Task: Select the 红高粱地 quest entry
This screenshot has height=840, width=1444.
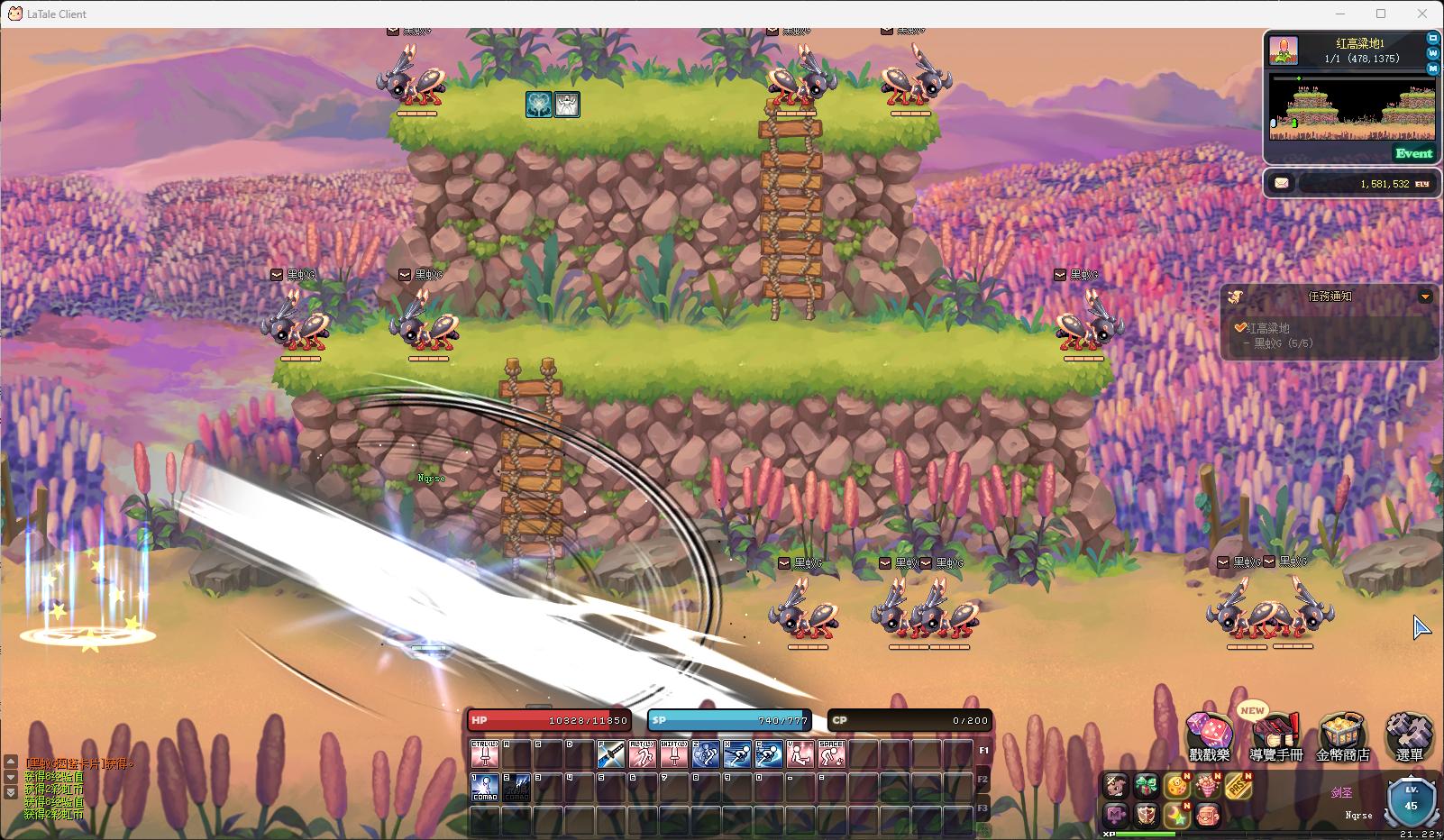Action: tap(1267, 328)
